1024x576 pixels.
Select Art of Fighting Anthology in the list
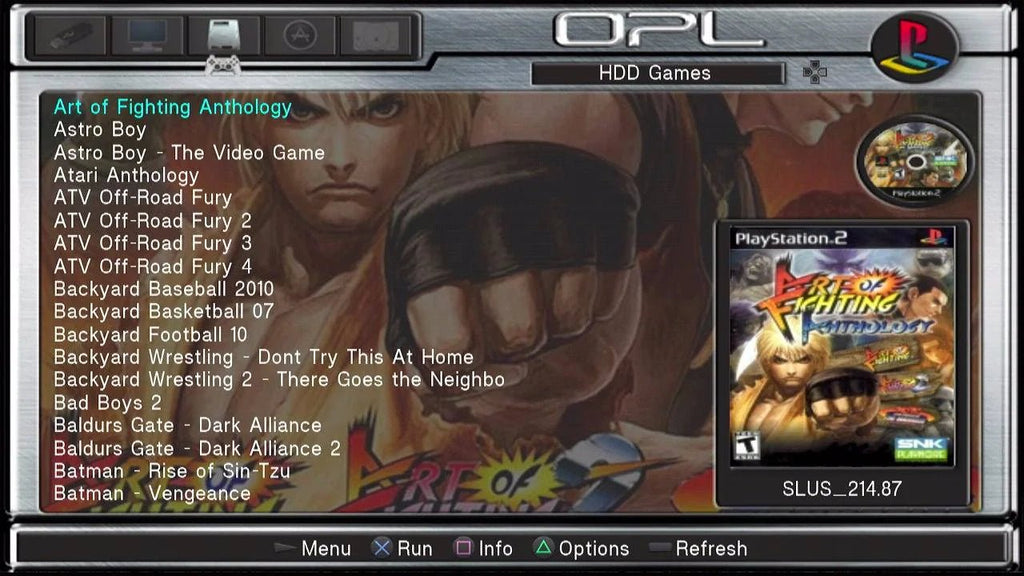click(x=172, y=107)
